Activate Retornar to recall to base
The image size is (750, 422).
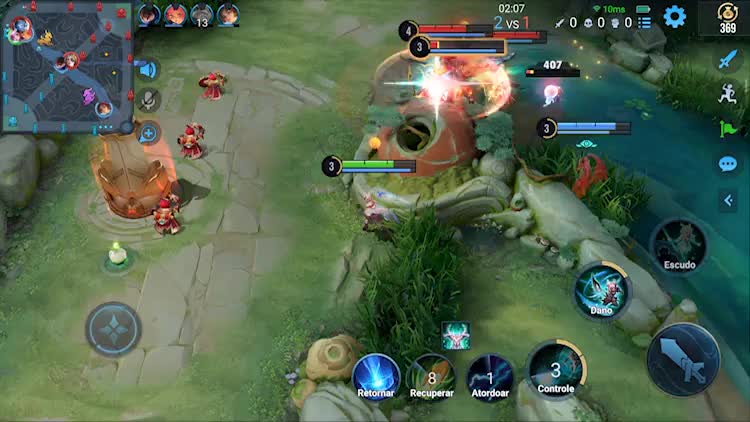point(376,376)
